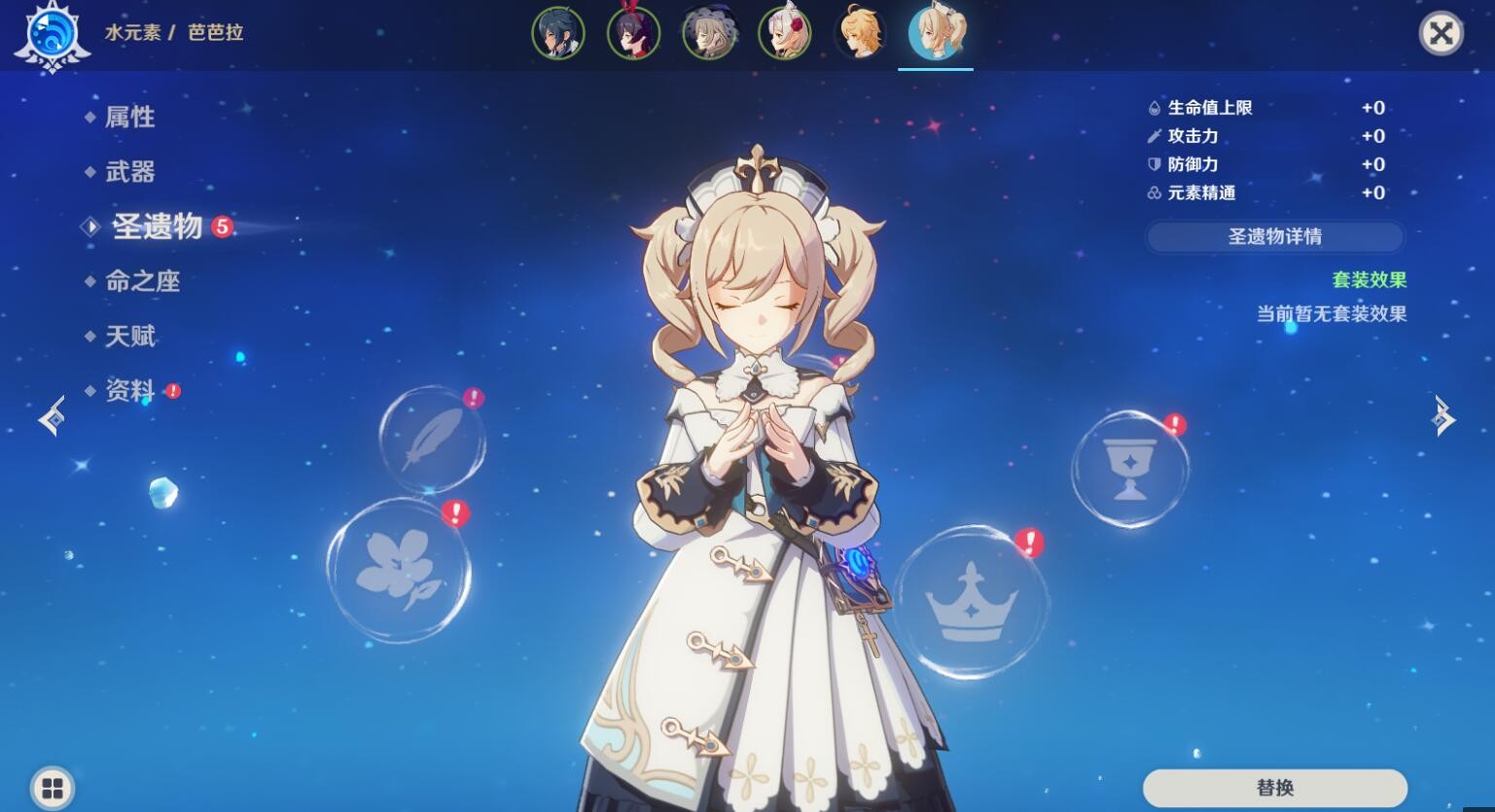This screenshot has height=812, width=1495.
Task: Click the Hydro element emblem icon
Action: point(52,37)
